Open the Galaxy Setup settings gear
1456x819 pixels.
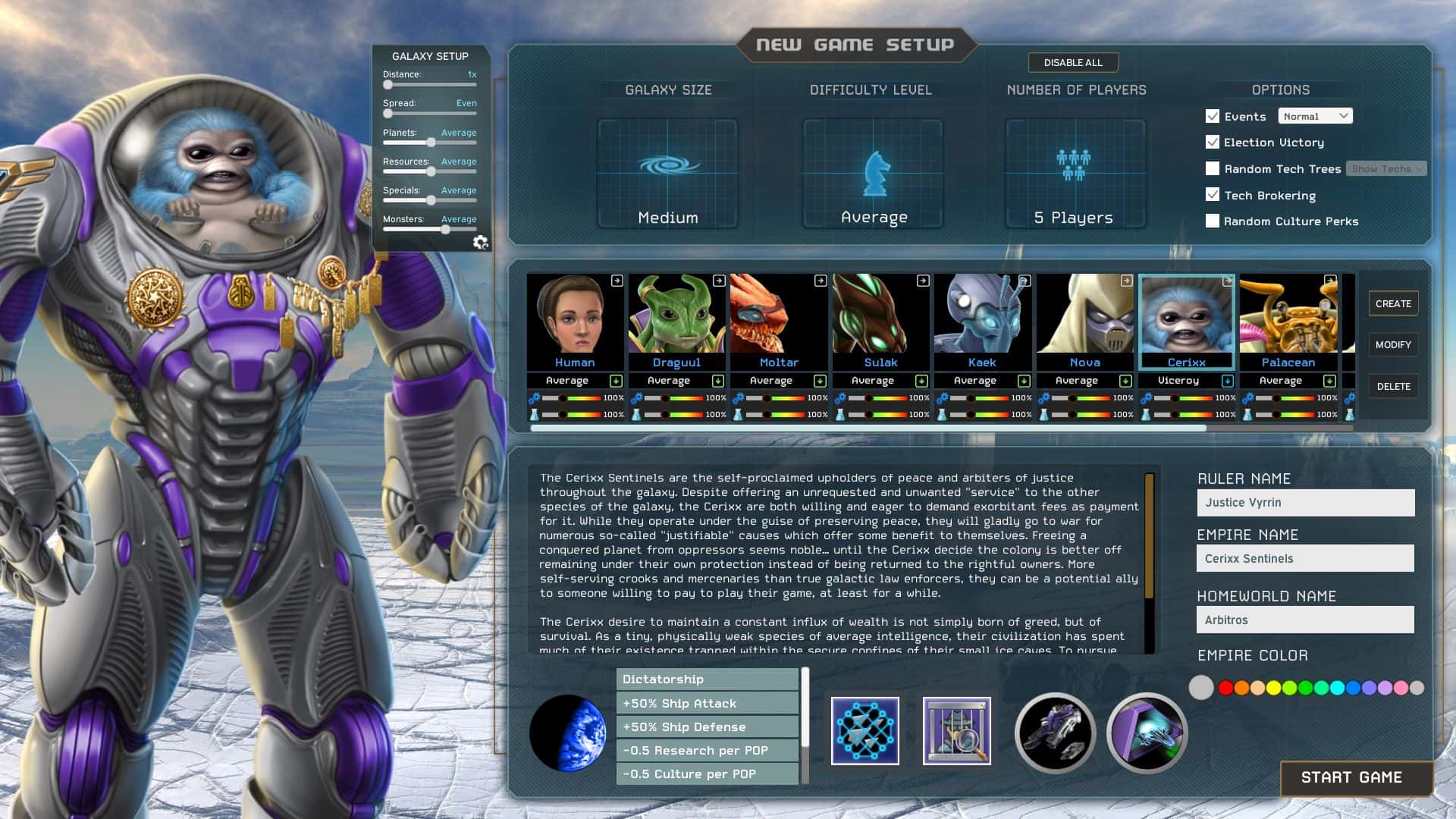pyautogui.click(x=482, y=243)
